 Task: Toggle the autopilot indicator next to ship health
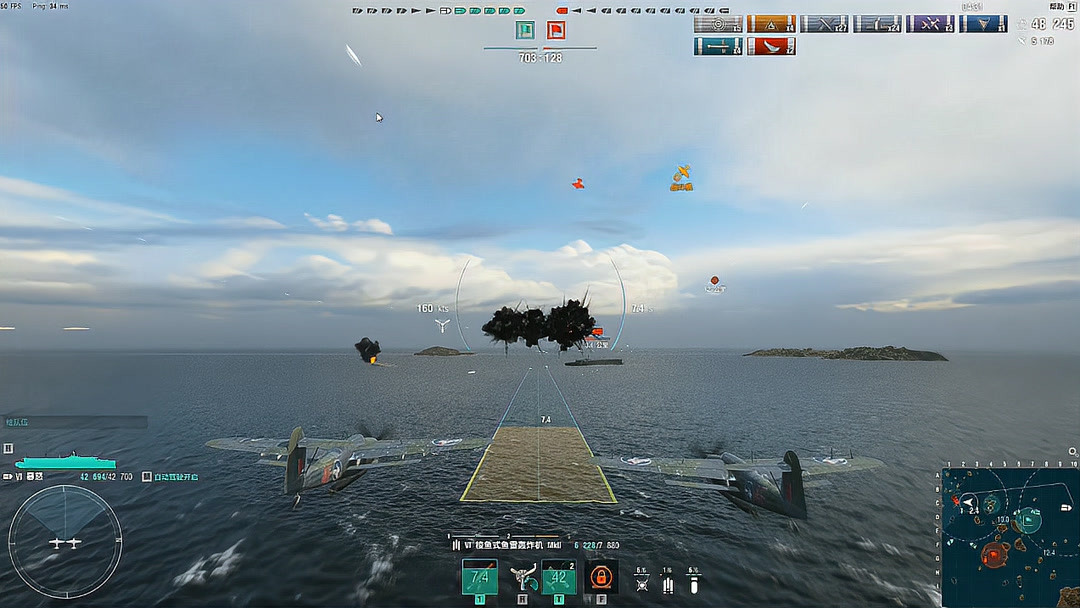point(147,477)
